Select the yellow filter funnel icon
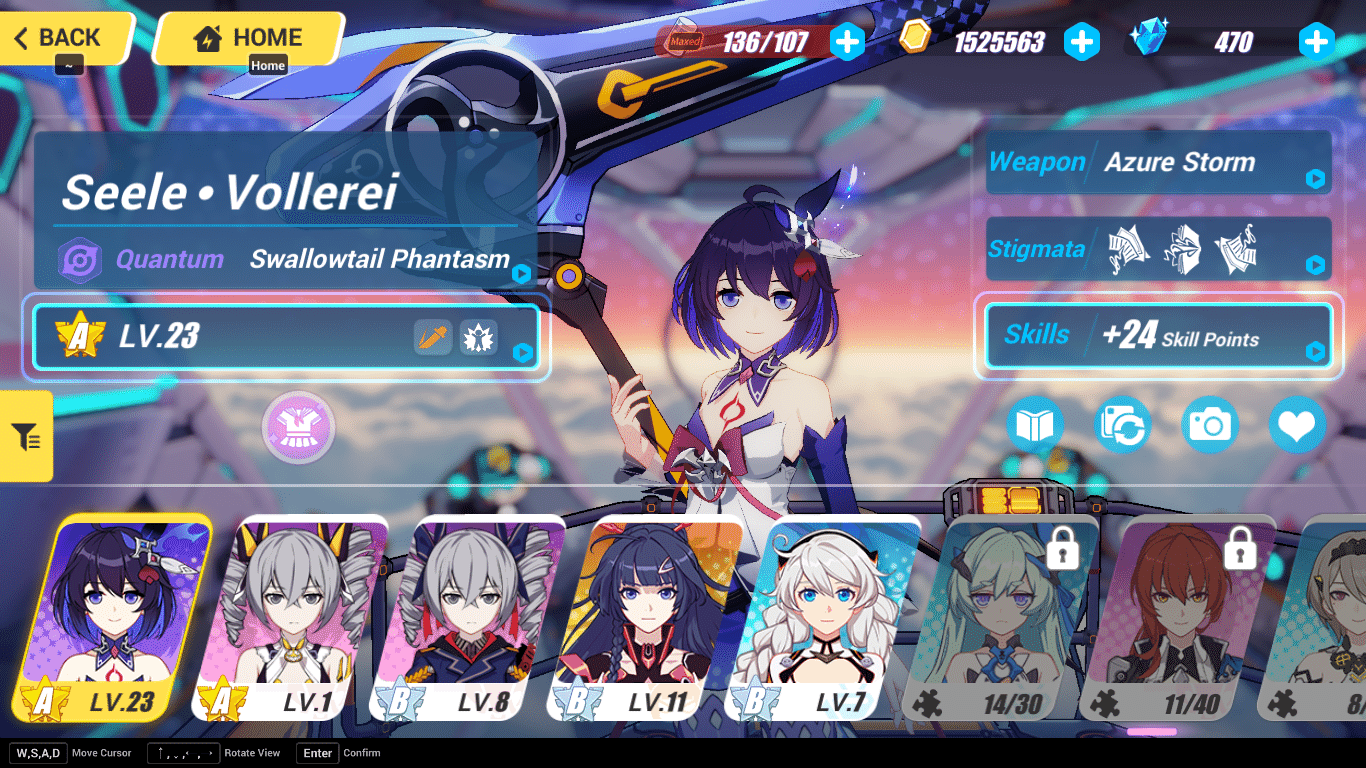Screen dimensions: 1366x768 [26, 437]
